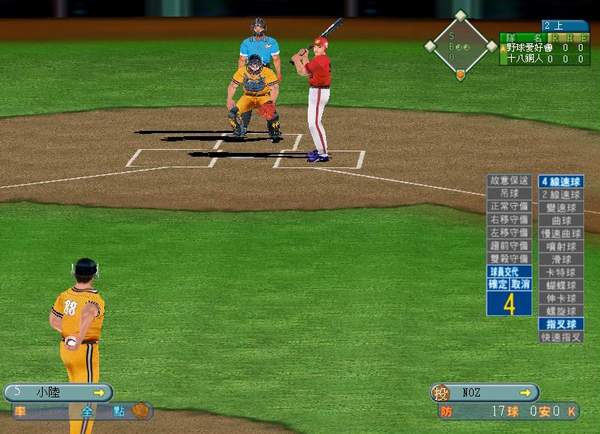This screenshot has height=434, width=600.
Task: Choose the 快速指叉 fast splitter
Action: [561, 338]
